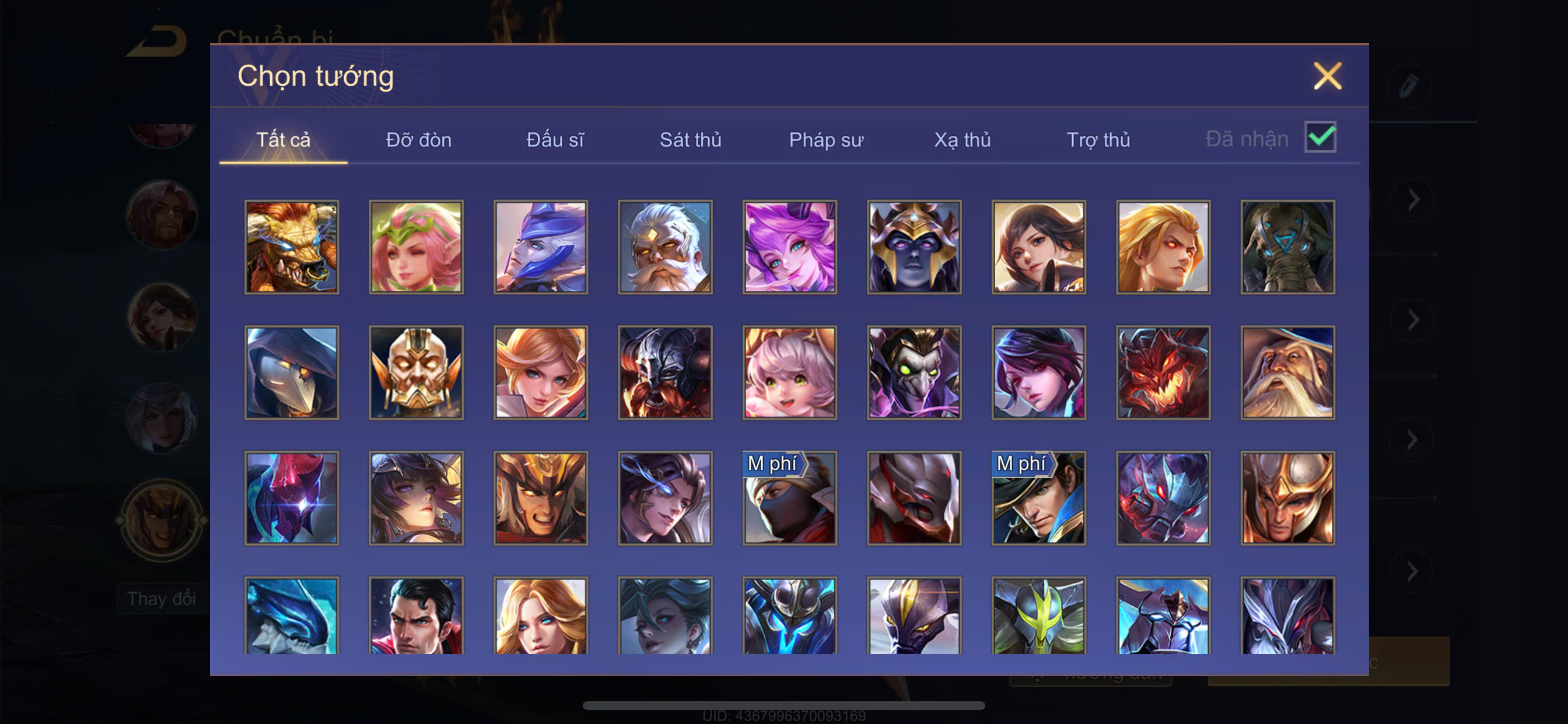Toggle the Đã nhận checkbox

(x=1319, y=137)
